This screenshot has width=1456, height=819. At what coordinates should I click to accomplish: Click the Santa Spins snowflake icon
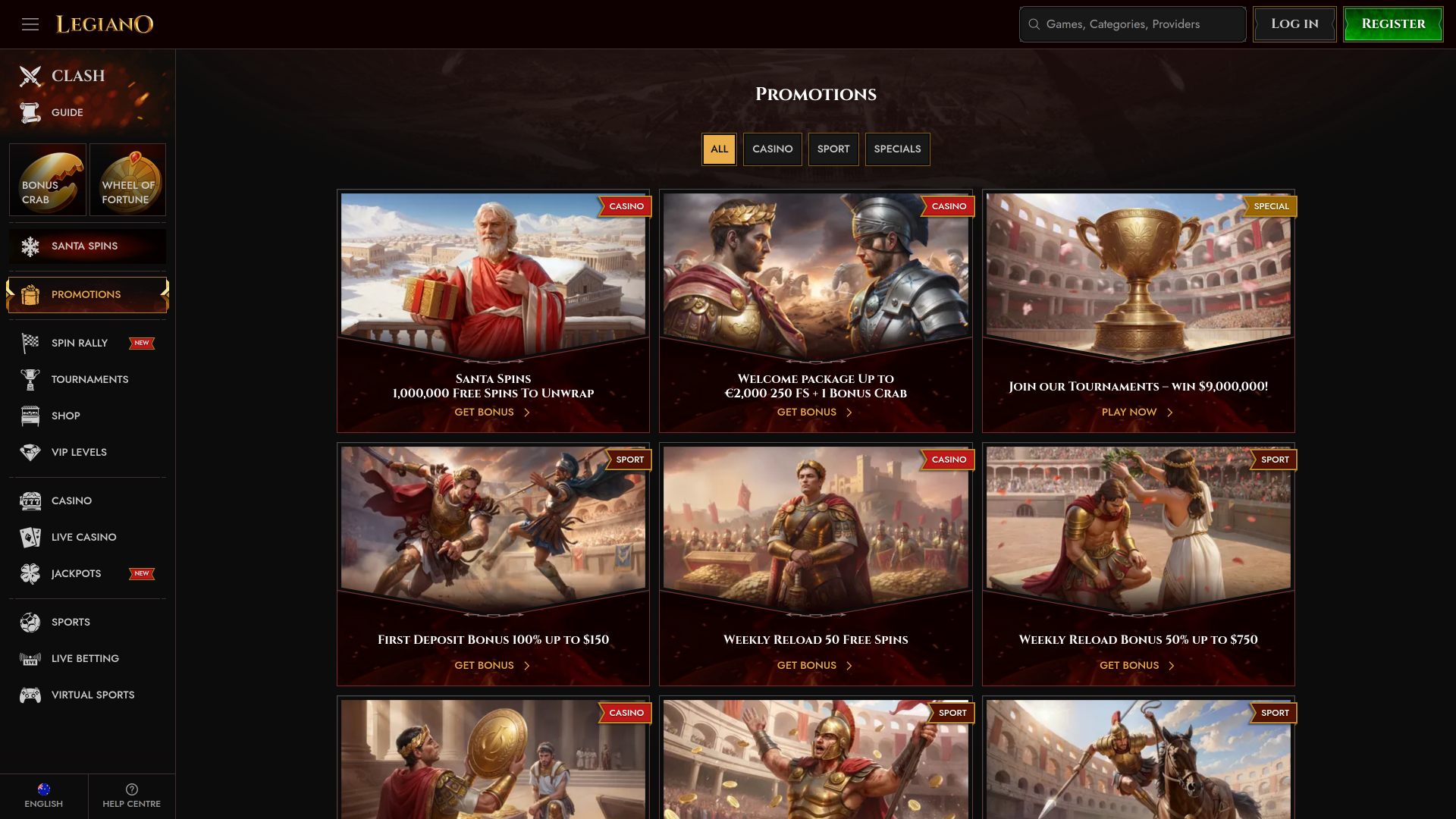(x=30, y=246)
